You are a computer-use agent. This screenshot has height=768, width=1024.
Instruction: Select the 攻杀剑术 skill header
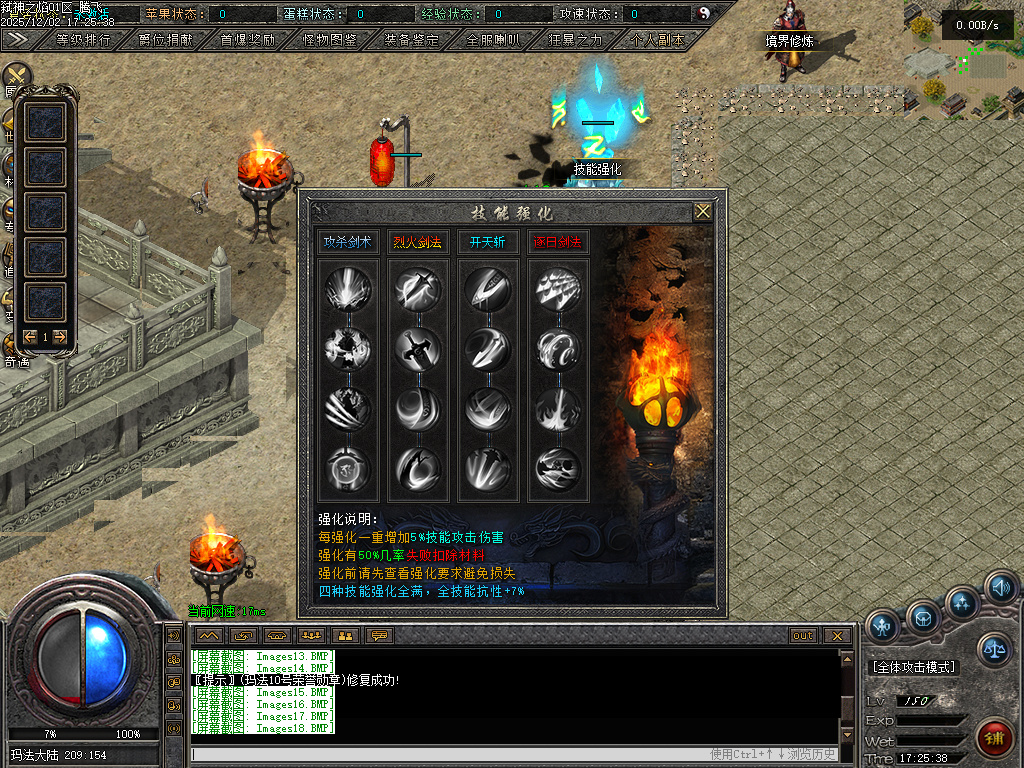(348, 242)
